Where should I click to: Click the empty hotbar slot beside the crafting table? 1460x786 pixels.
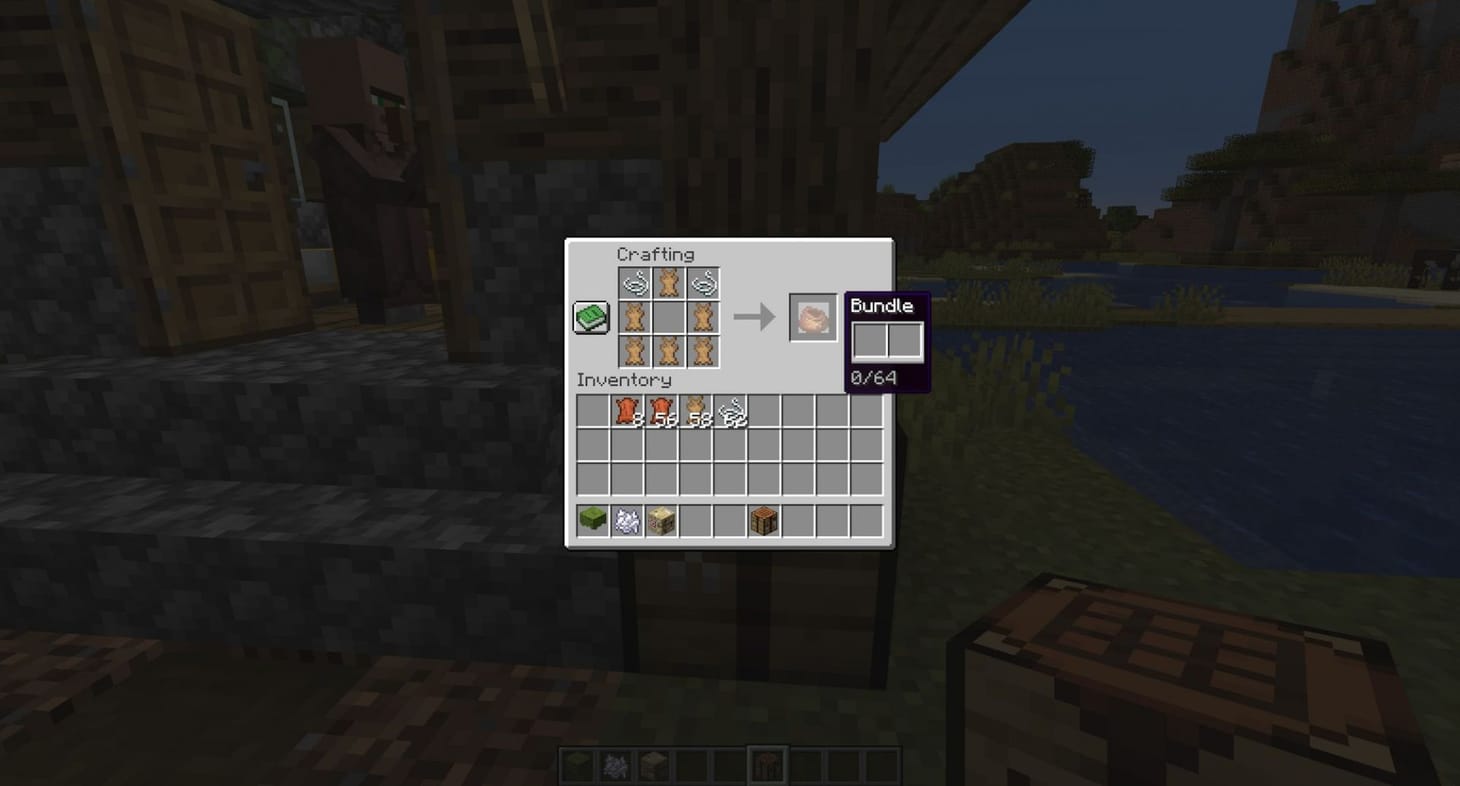799,519
